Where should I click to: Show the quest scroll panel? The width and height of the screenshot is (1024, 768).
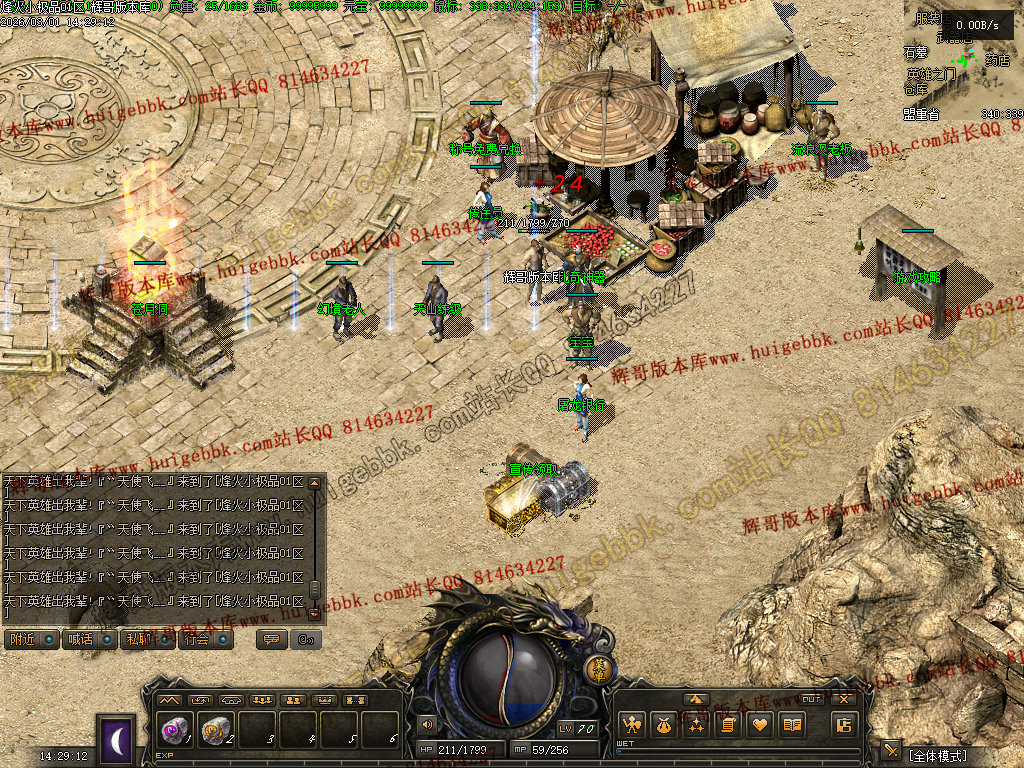point(728,725)
